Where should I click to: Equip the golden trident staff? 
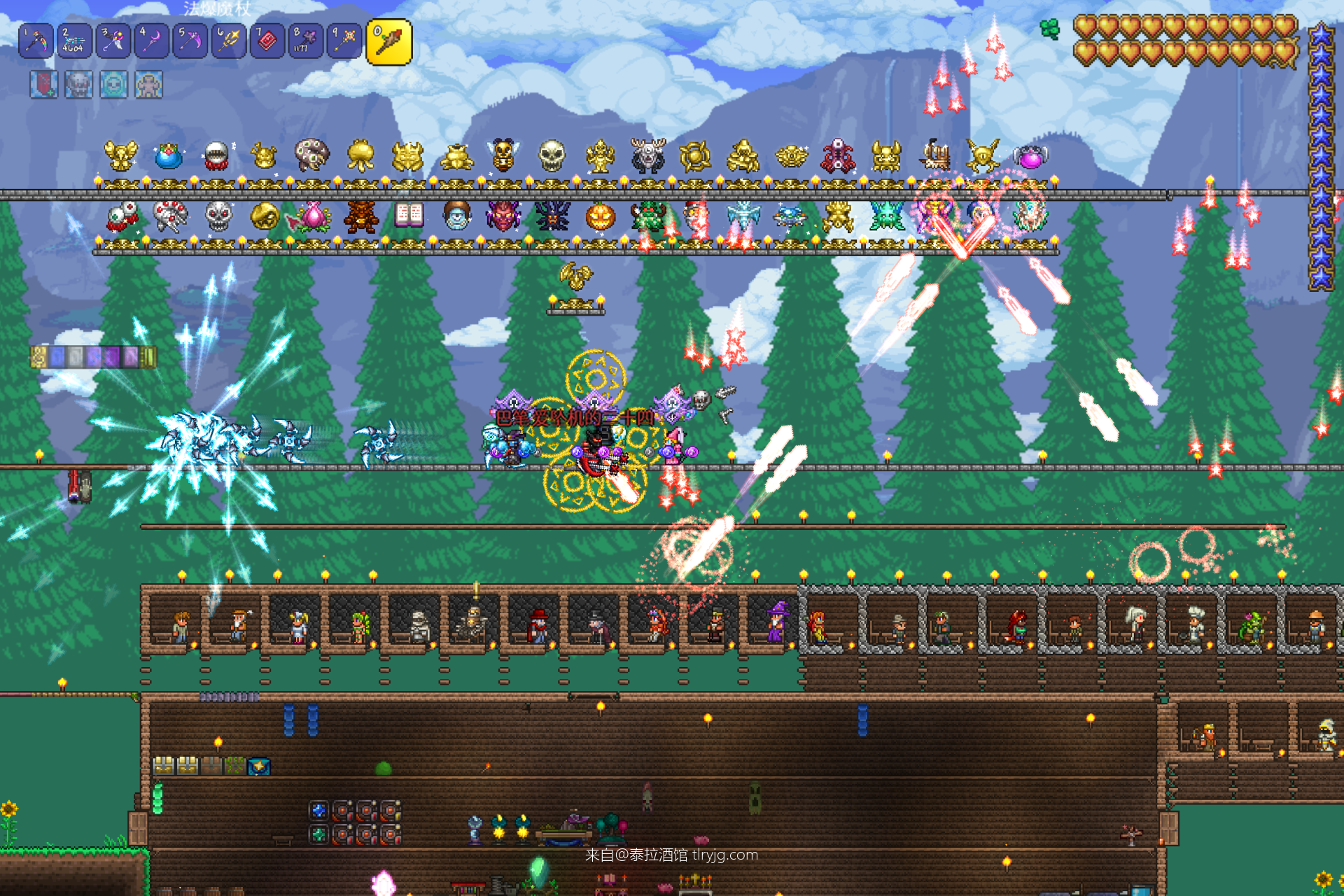[x=228, y=41]
